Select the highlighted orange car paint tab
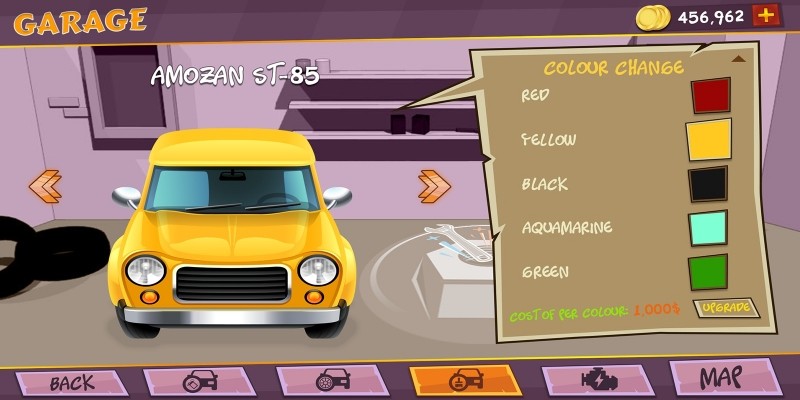 [x=466, y=381]
